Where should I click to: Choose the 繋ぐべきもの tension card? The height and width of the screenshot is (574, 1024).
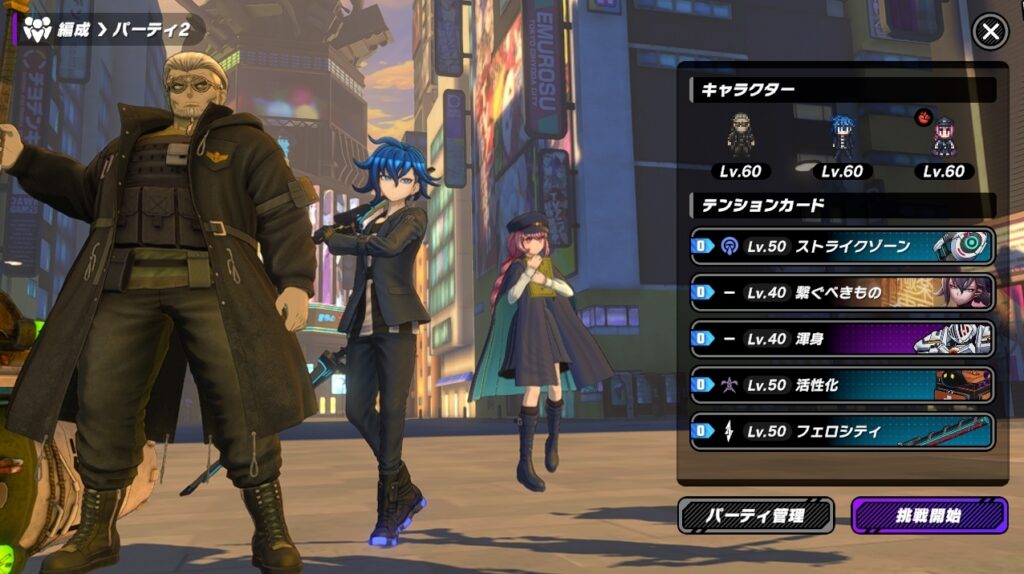click(842, 292)
